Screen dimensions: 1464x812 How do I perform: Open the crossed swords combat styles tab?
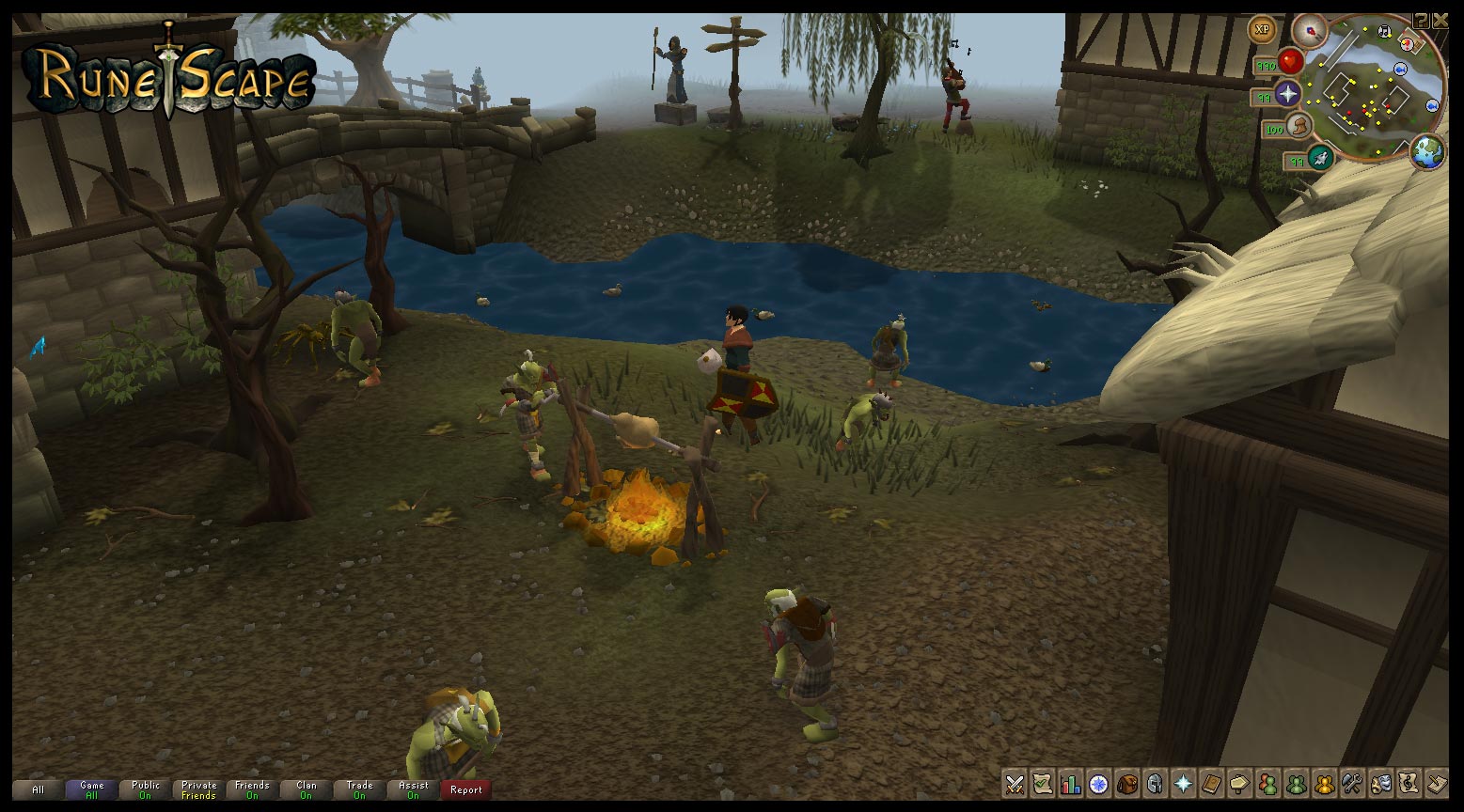(x=1015, y=783)
